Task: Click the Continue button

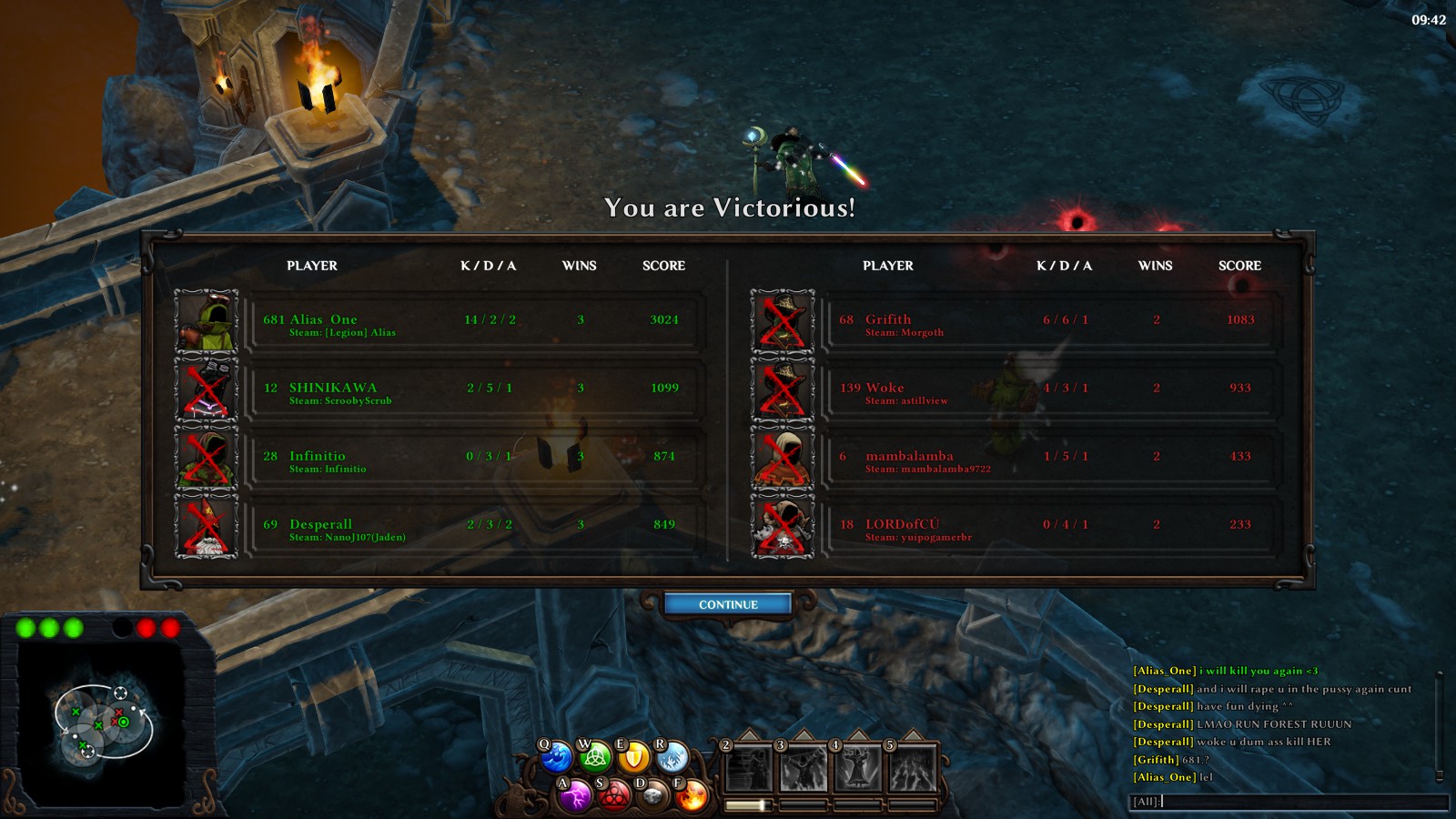Action: [728, 604]
